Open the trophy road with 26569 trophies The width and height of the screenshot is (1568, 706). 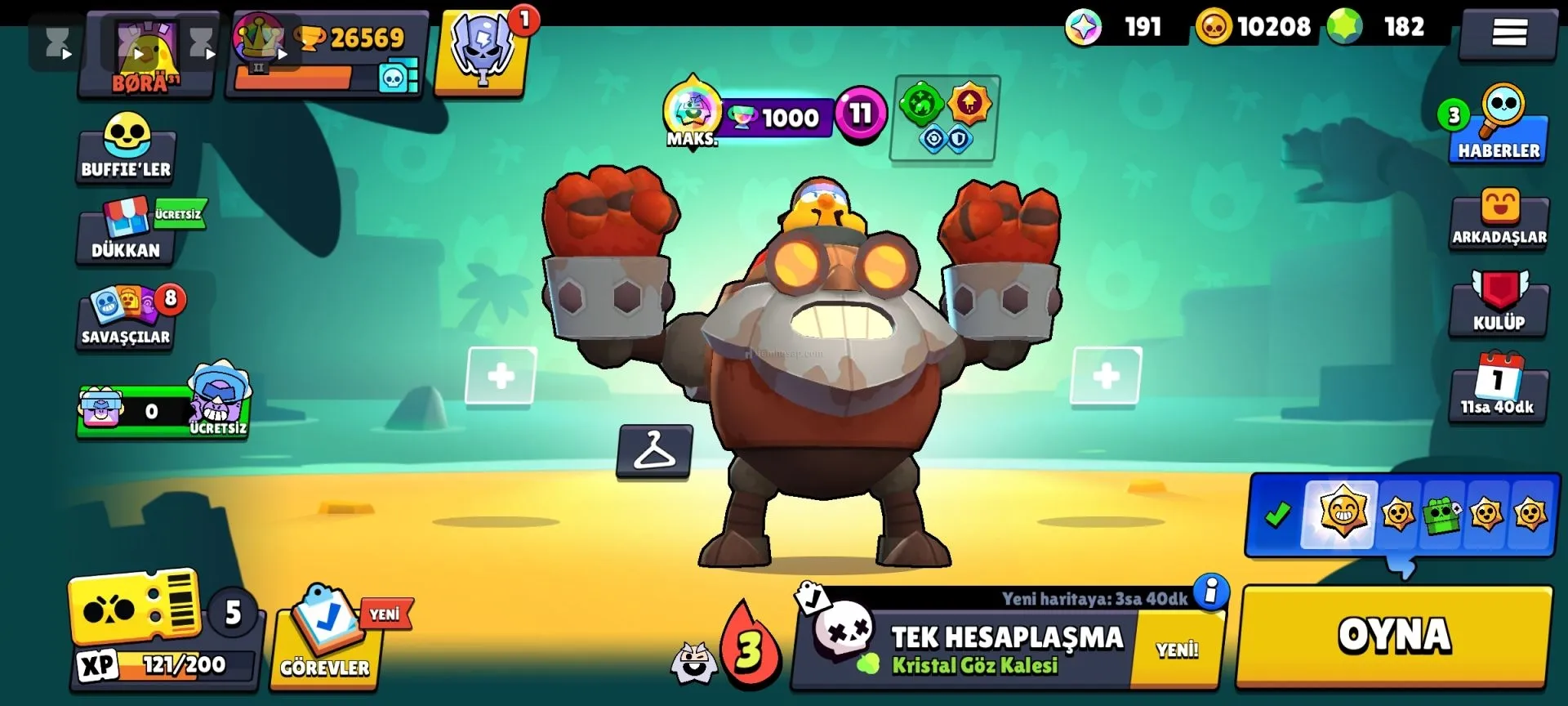pyautogui.click(x=327, y=54)
